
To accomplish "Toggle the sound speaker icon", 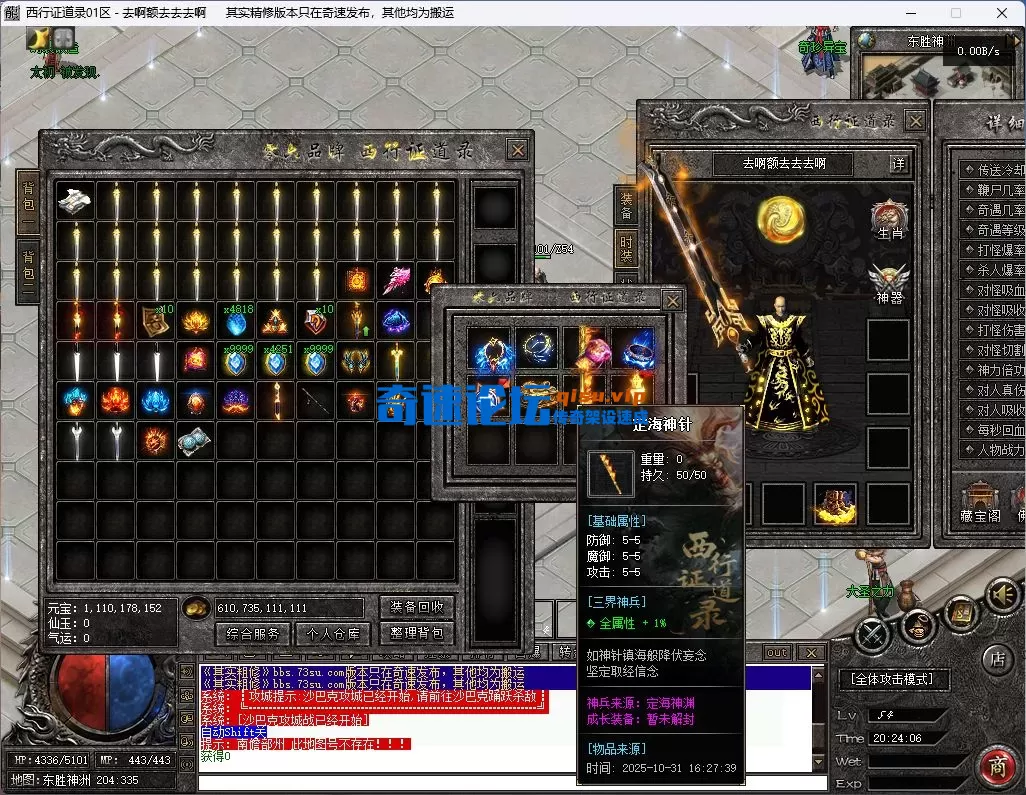I will pos(1003,595).
